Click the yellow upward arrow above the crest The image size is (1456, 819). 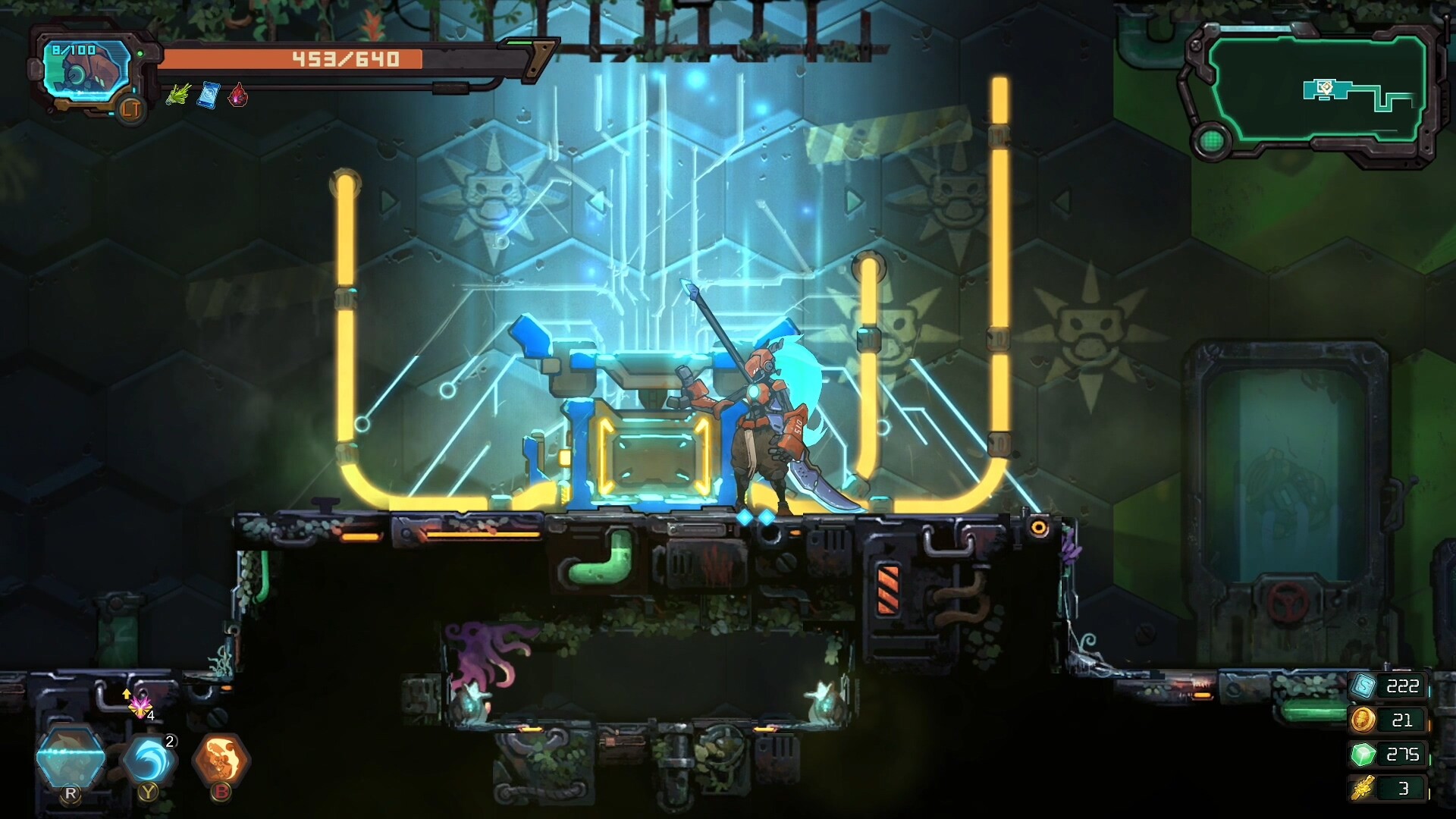click(x=126, y=693)
